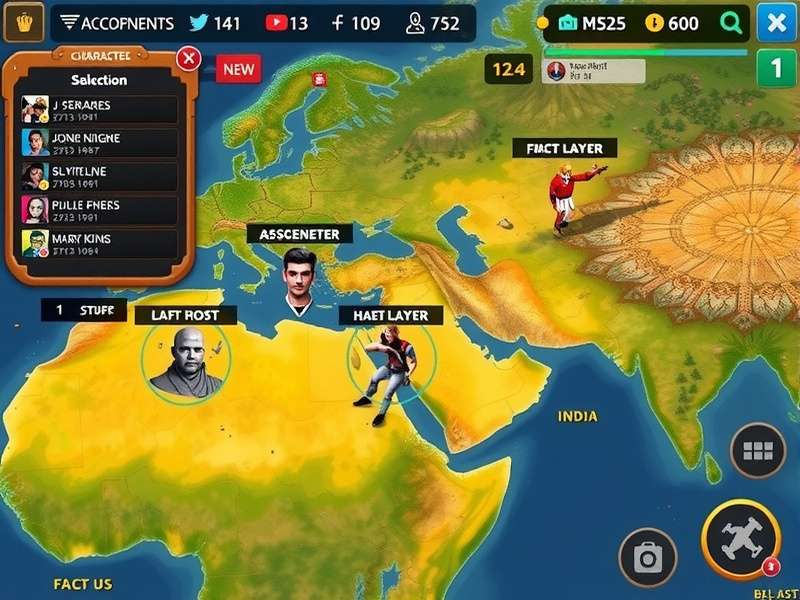
Task: Open the grid menu button
Action: [x=758, y=452]
